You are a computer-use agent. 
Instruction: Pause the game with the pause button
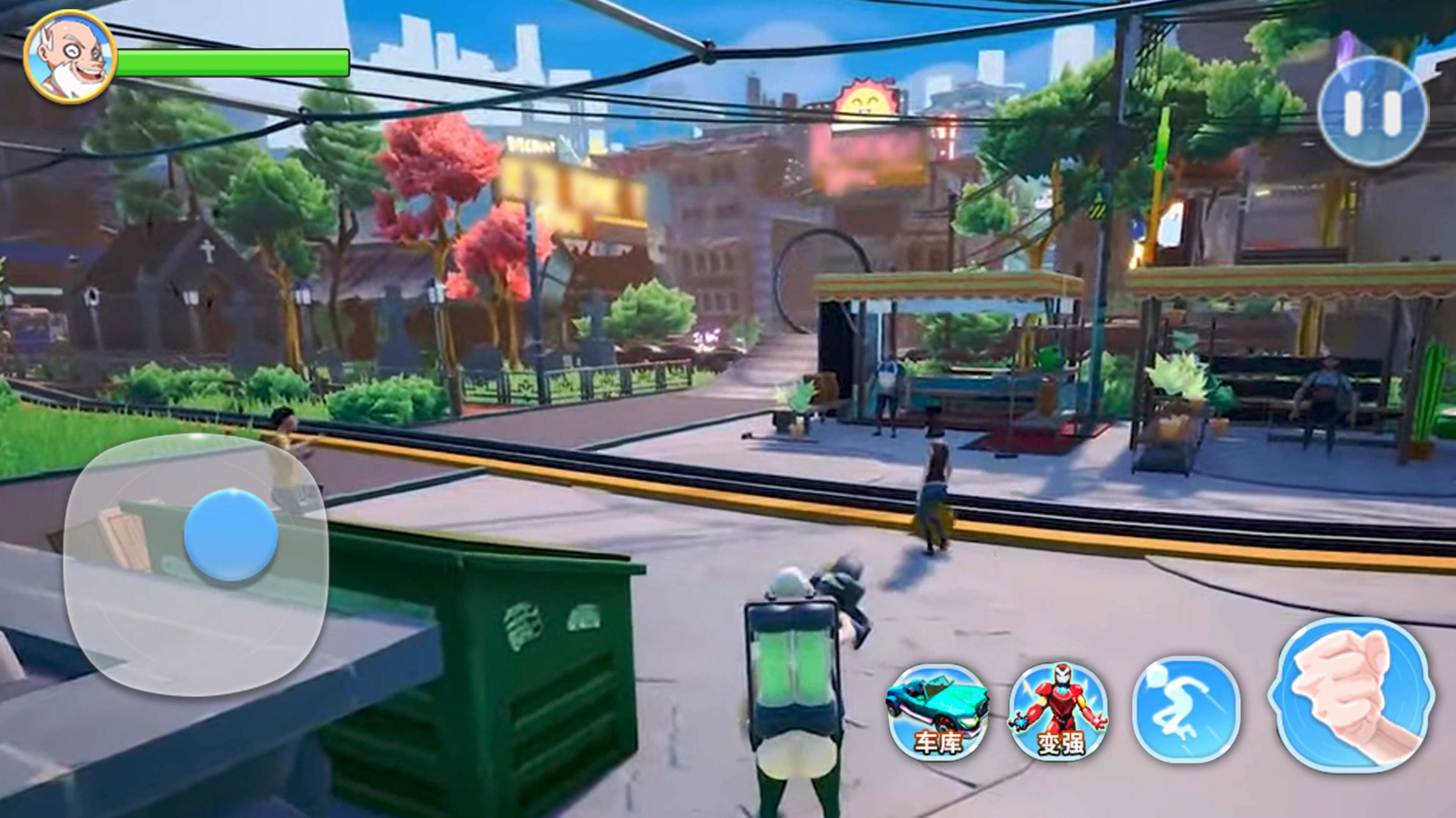click(1372, 111)
